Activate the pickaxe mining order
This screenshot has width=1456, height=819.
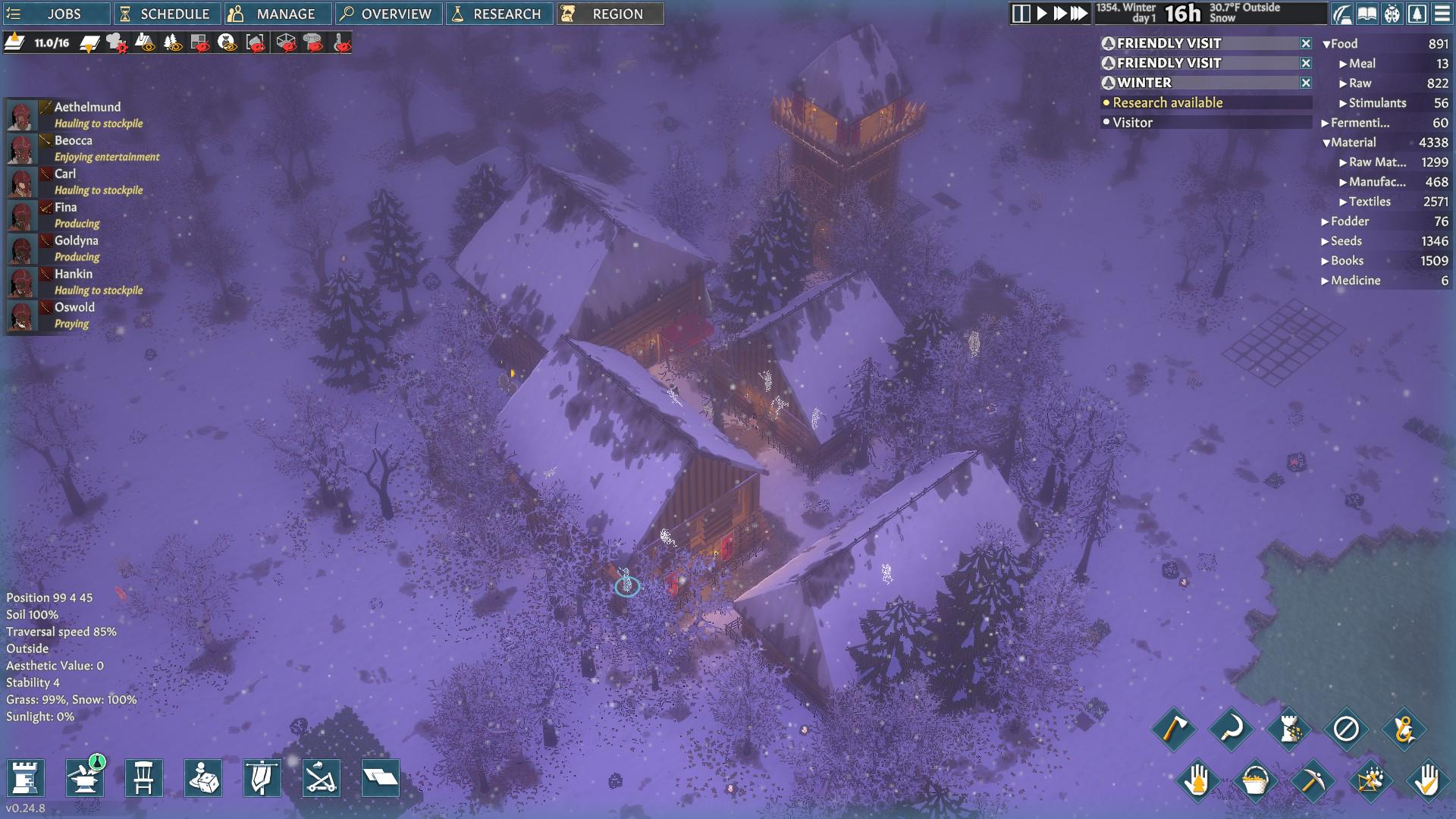click(1312, 780)
